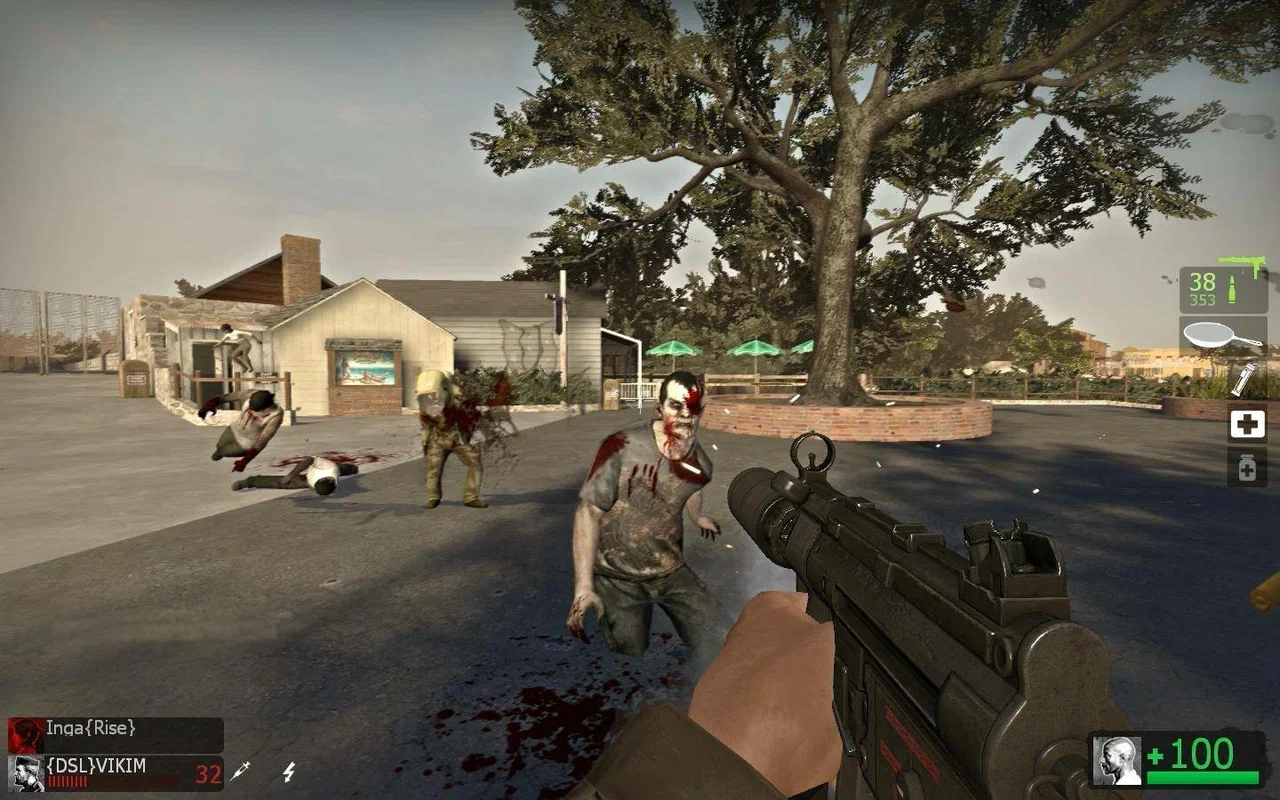
Task: Choose the first aid kit slot
Action: 1247,424
